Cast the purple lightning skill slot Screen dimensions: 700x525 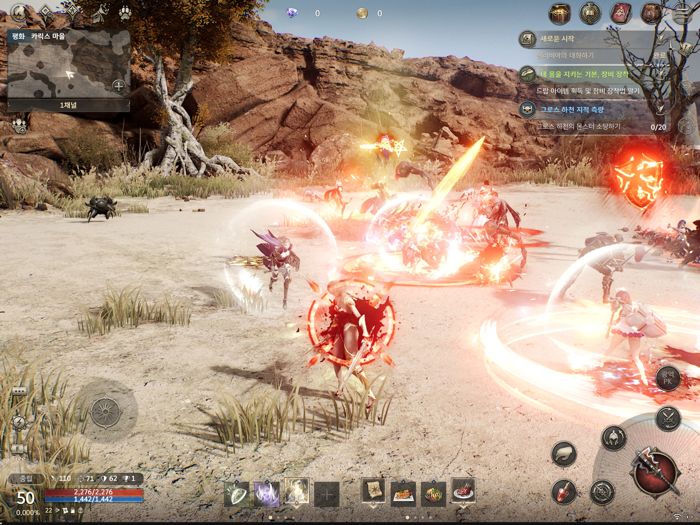tap(267, 492)
